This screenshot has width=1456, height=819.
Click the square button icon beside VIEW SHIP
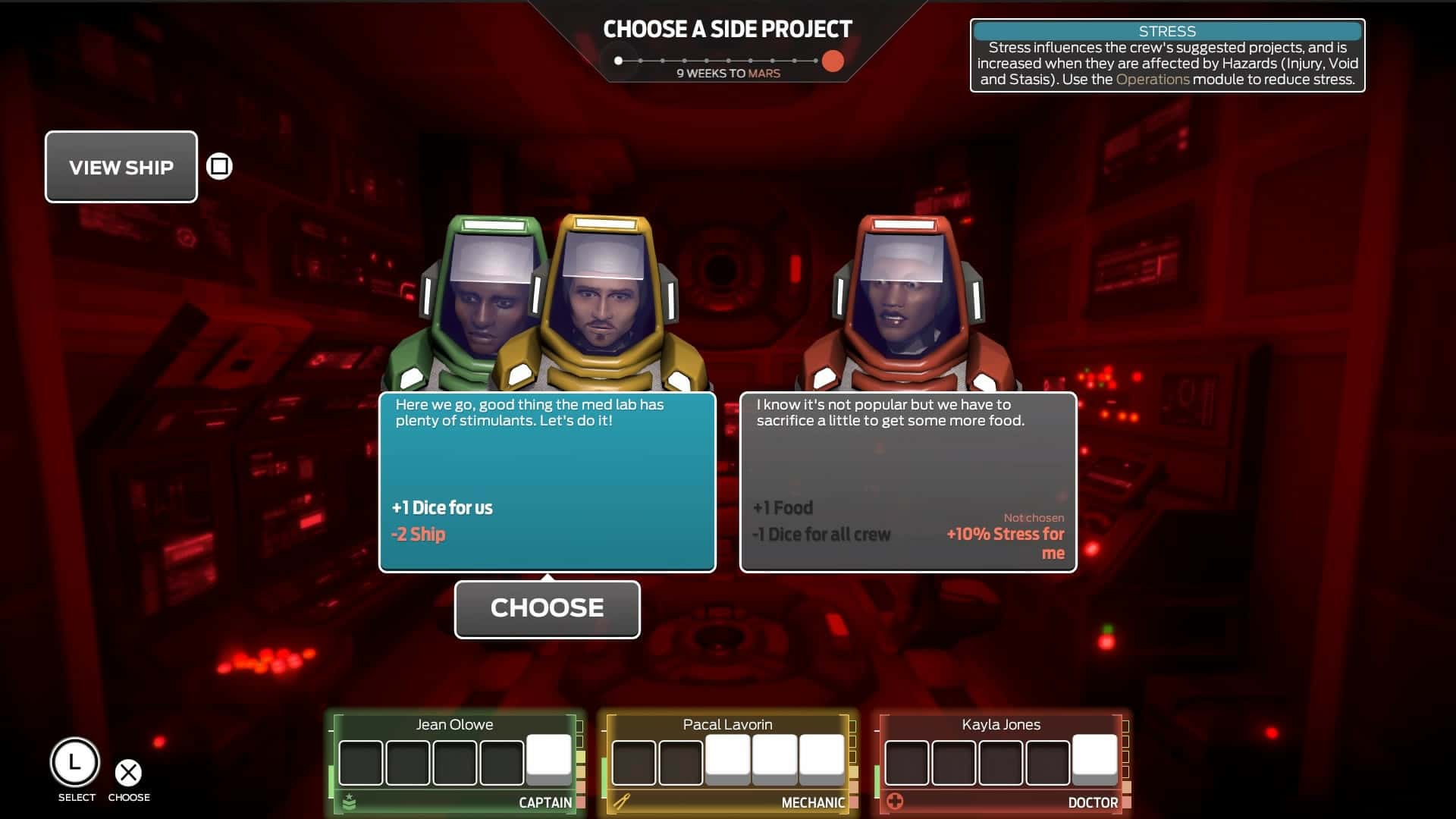218,166
